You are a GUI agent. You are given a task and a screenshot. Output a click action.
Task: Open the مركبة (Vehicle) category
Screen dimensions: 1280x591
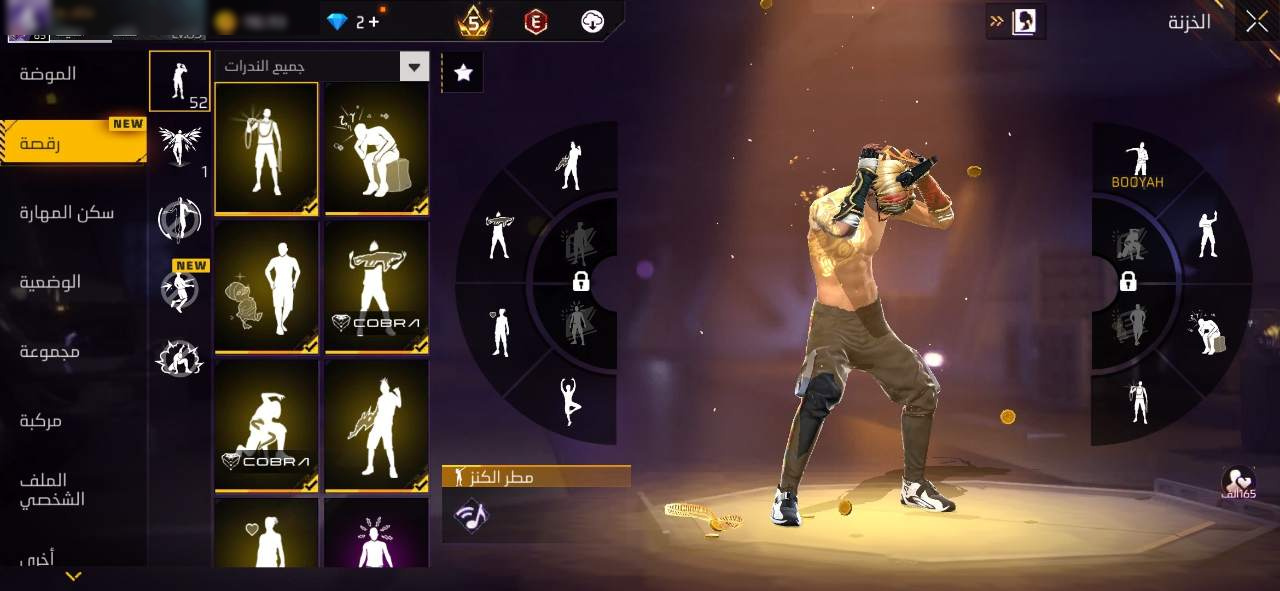41,421
